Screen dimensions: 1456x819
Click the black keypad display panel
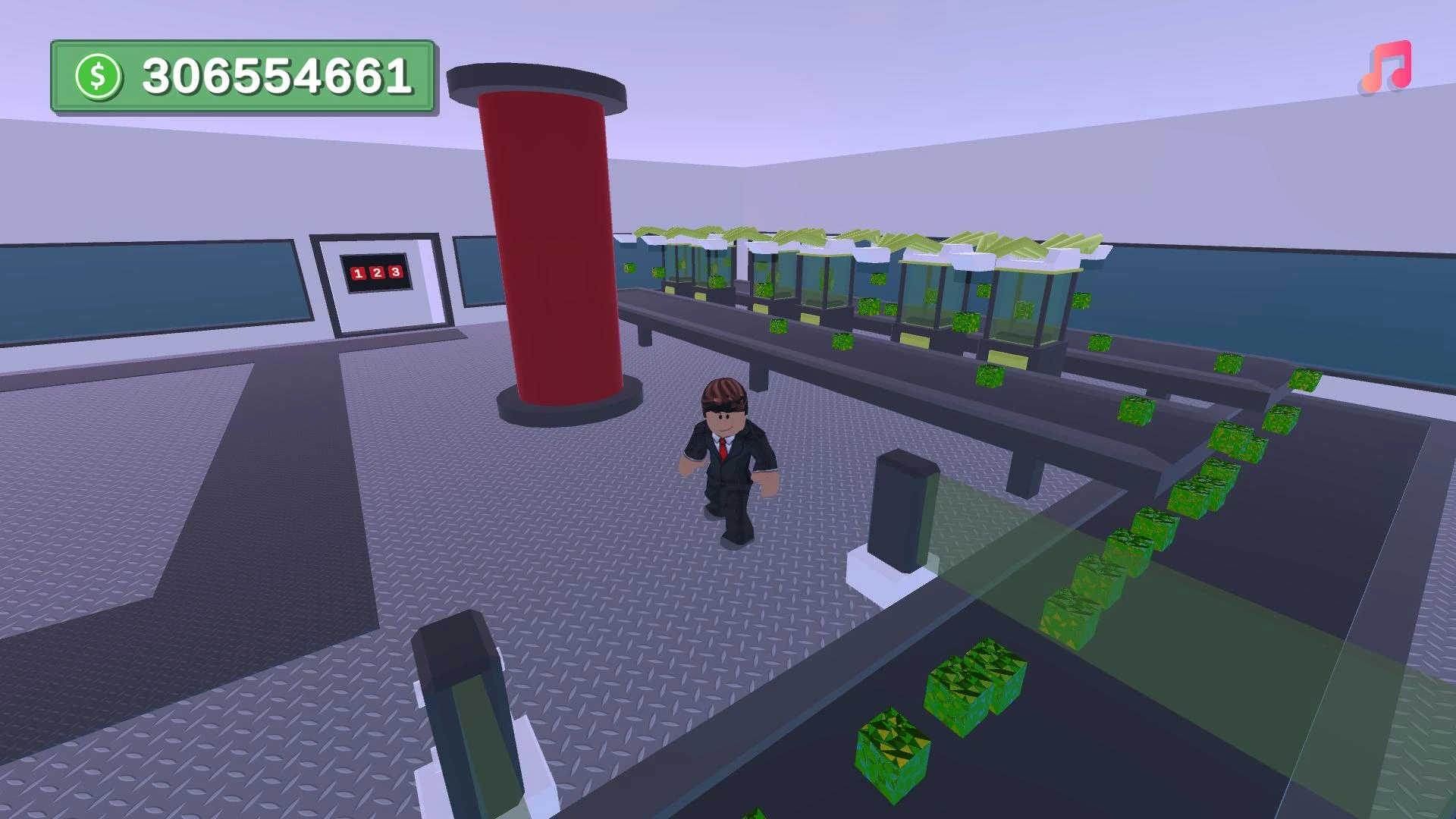click(375, 274)
